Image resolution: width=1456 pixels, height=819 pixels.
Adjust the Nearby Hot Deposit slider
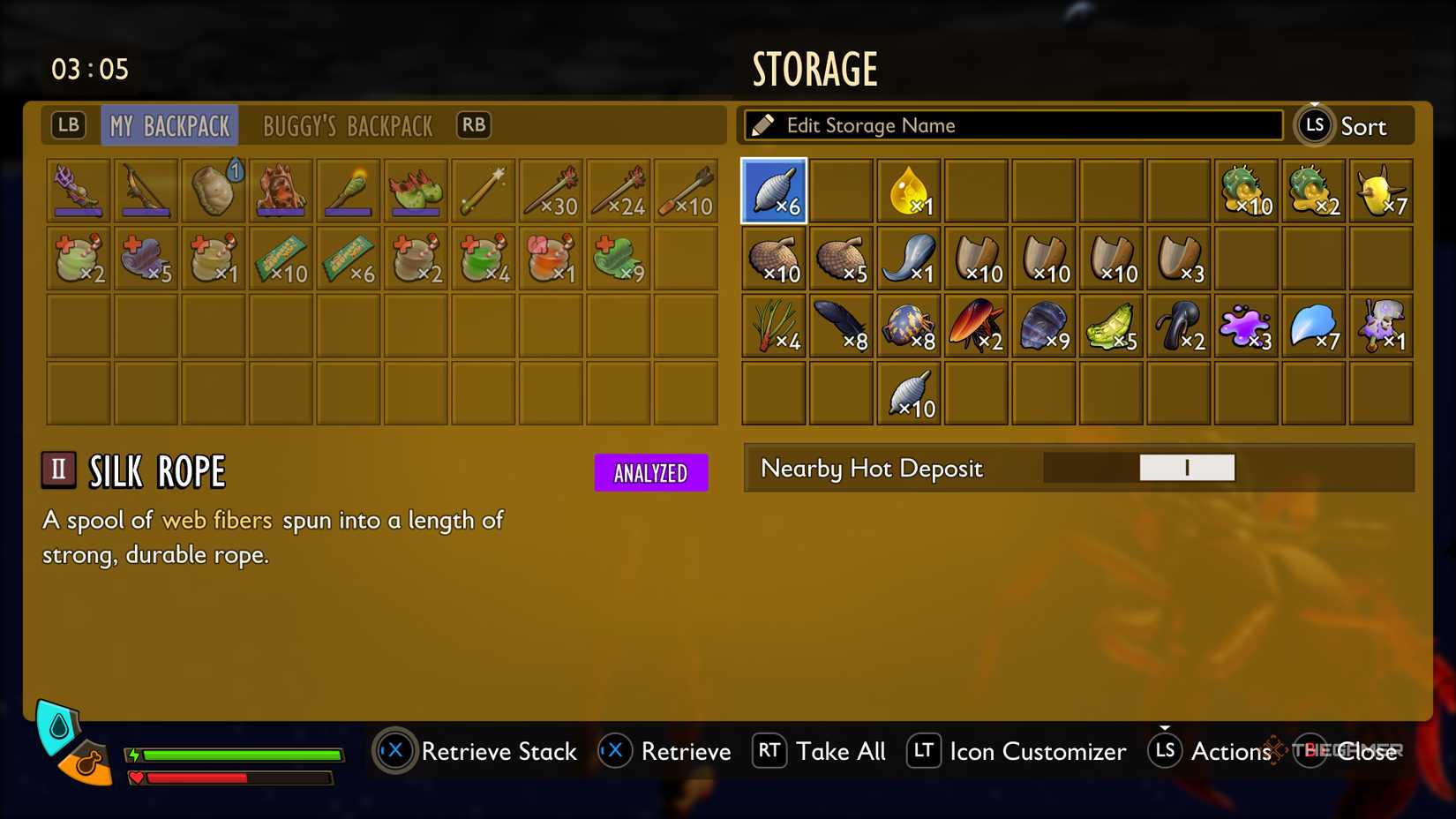pyautogui.click(x=1187, y=468)
